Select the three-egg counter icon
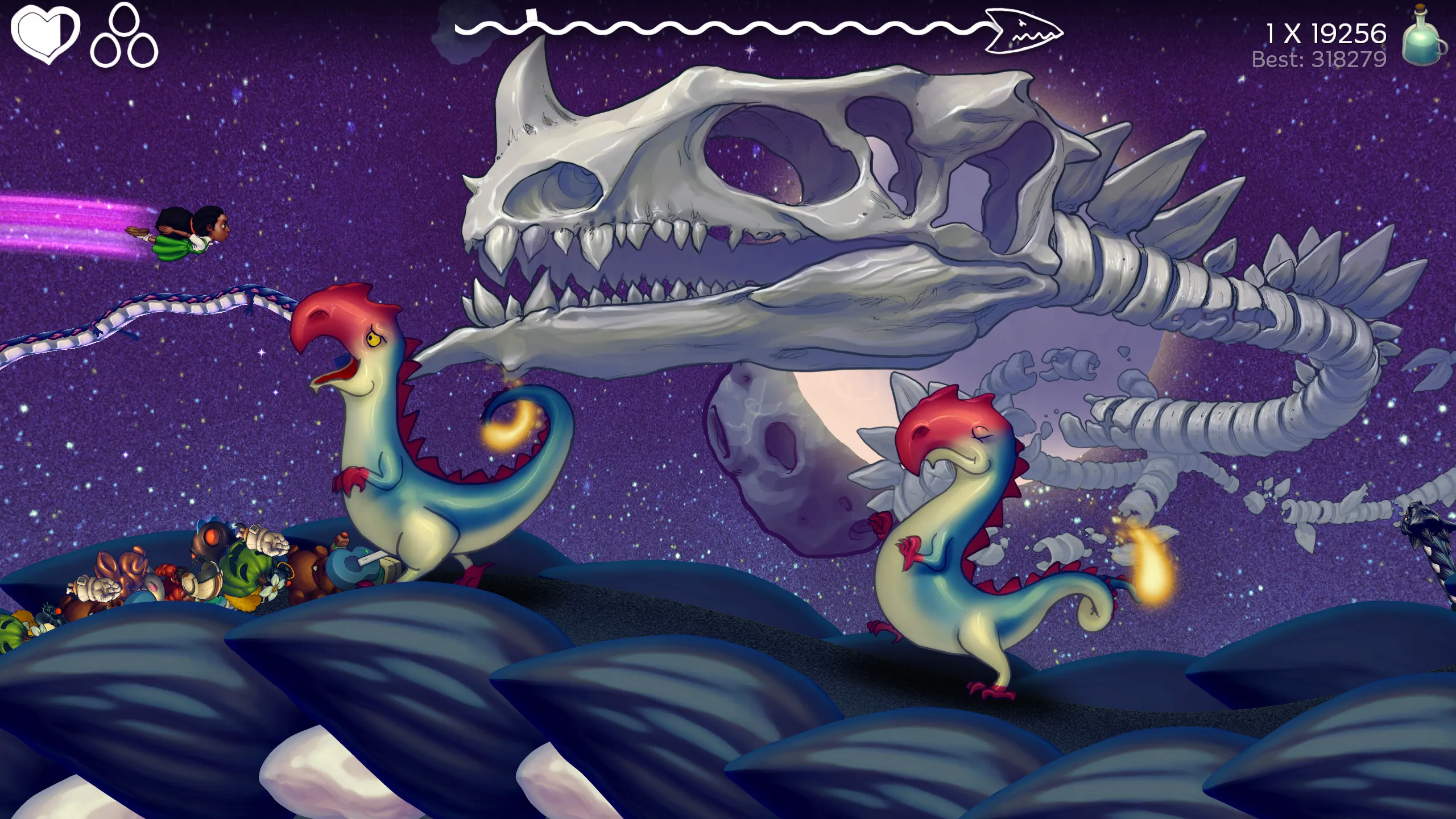1456x819 pixels. 126,37
